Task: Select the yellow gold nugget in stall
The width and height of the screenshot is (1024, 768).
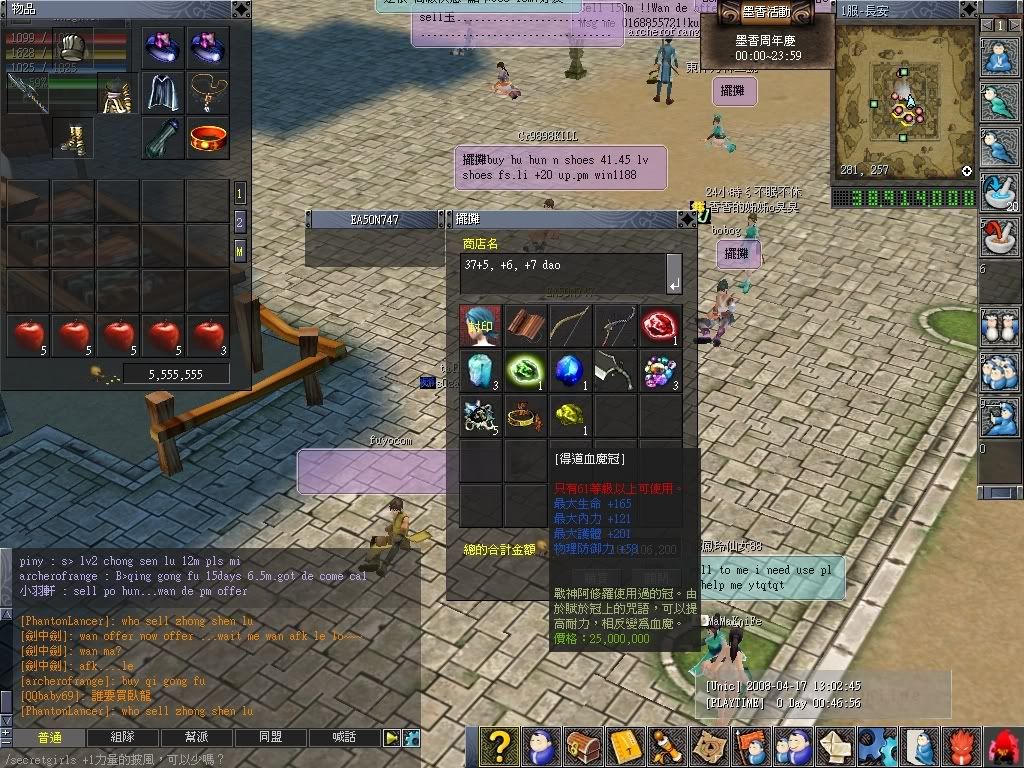Action: (570, 415)
